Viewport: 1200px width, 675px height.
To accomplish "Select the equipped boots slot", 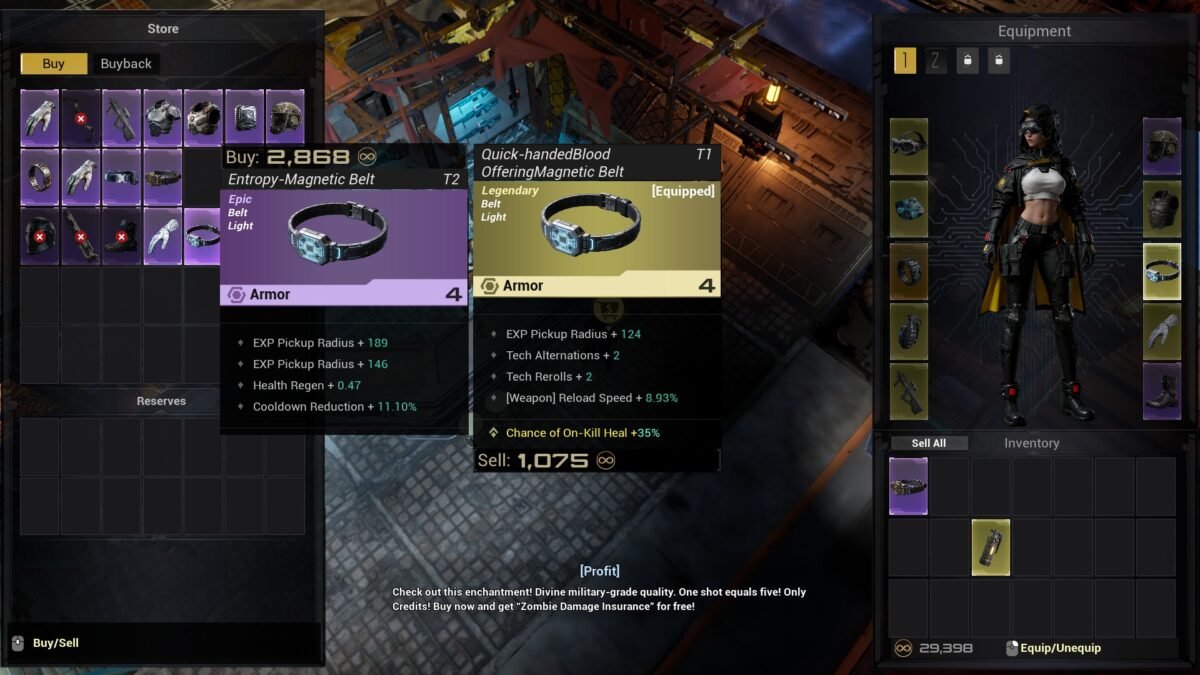I will 1162,391.
